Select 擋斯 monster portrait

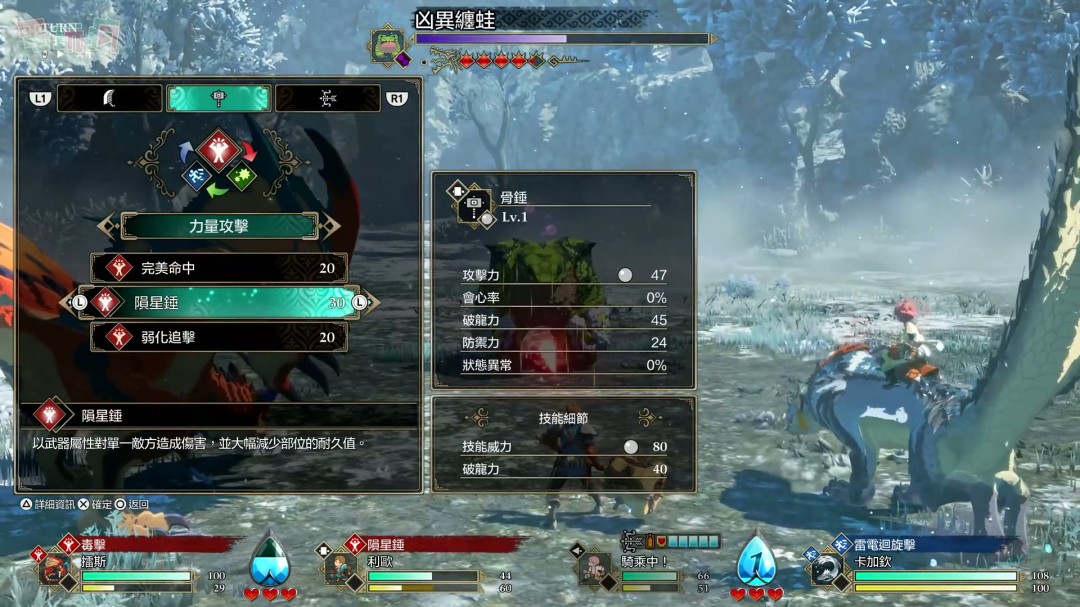click(x=55, y=569)
